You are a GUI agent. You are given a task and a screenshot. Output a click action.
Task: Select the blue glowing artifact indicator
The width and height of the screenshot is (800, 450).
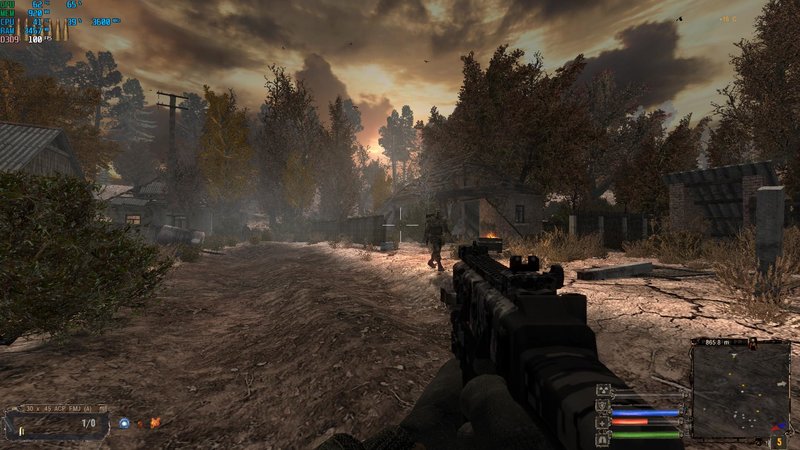click(x=124, y=423)
